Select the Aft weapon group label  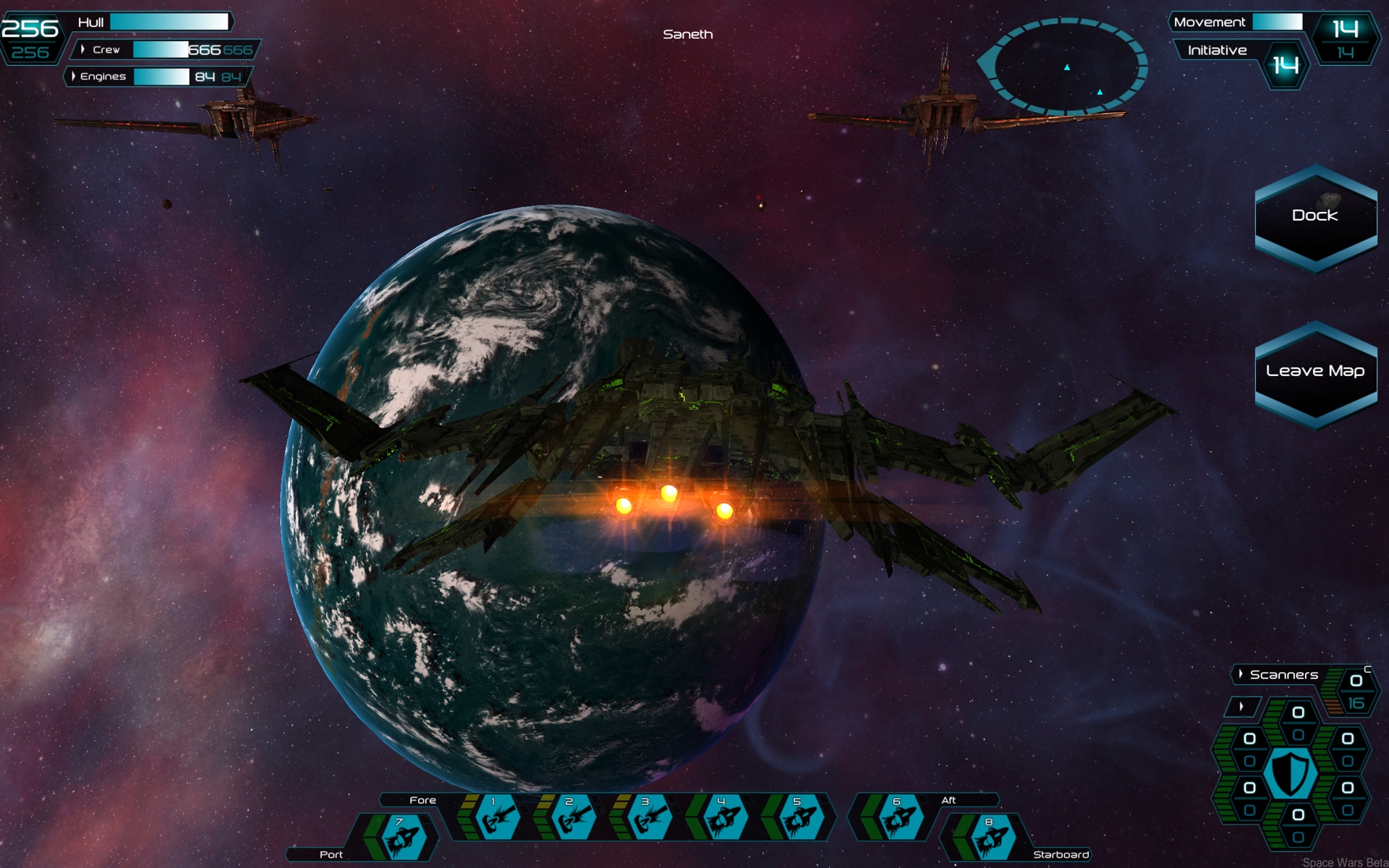coord(948,800)
